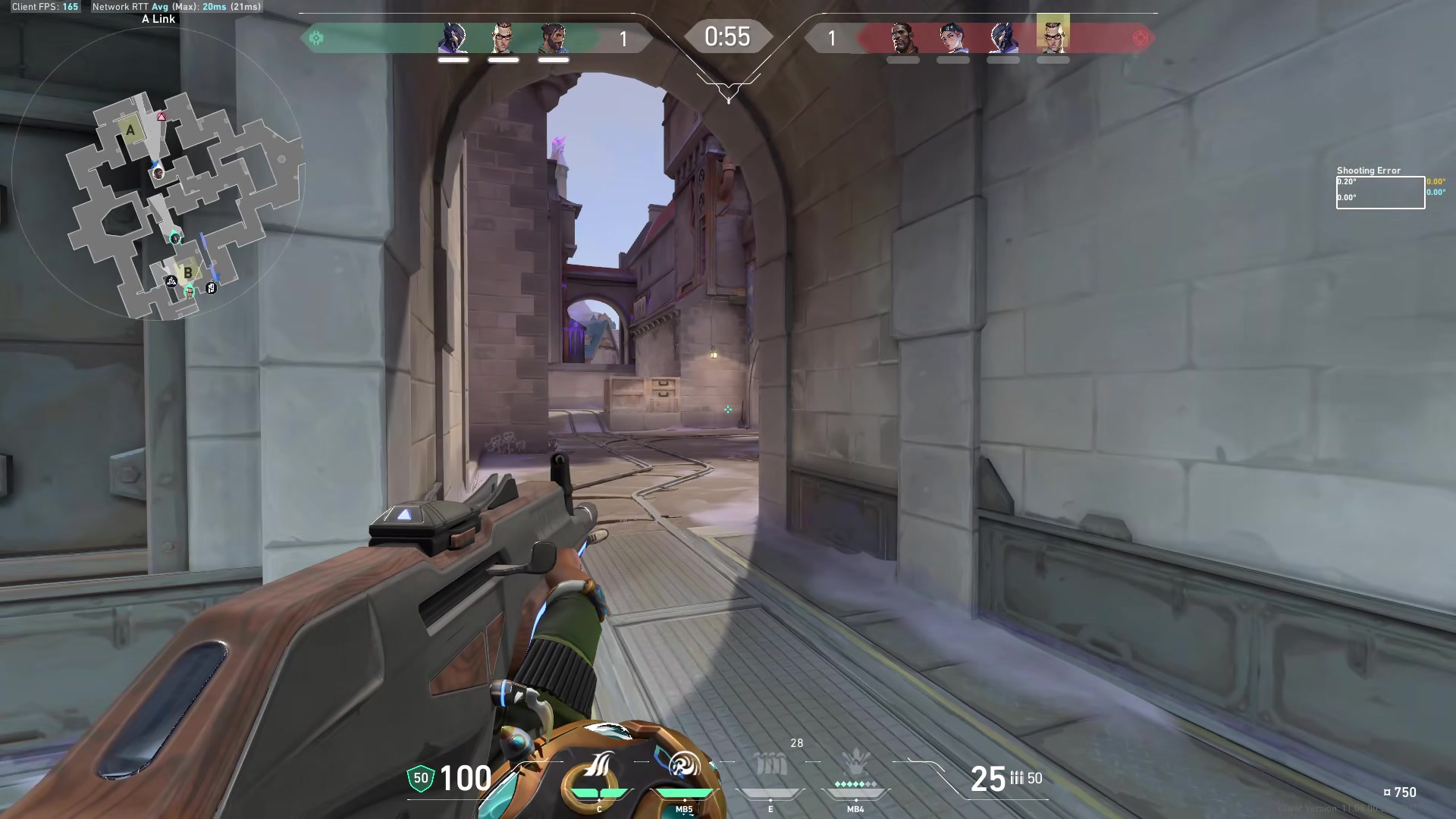This screenshot has height=819, width=1456.
Task: Select the A site label on minimap
Action: [130, 130]
